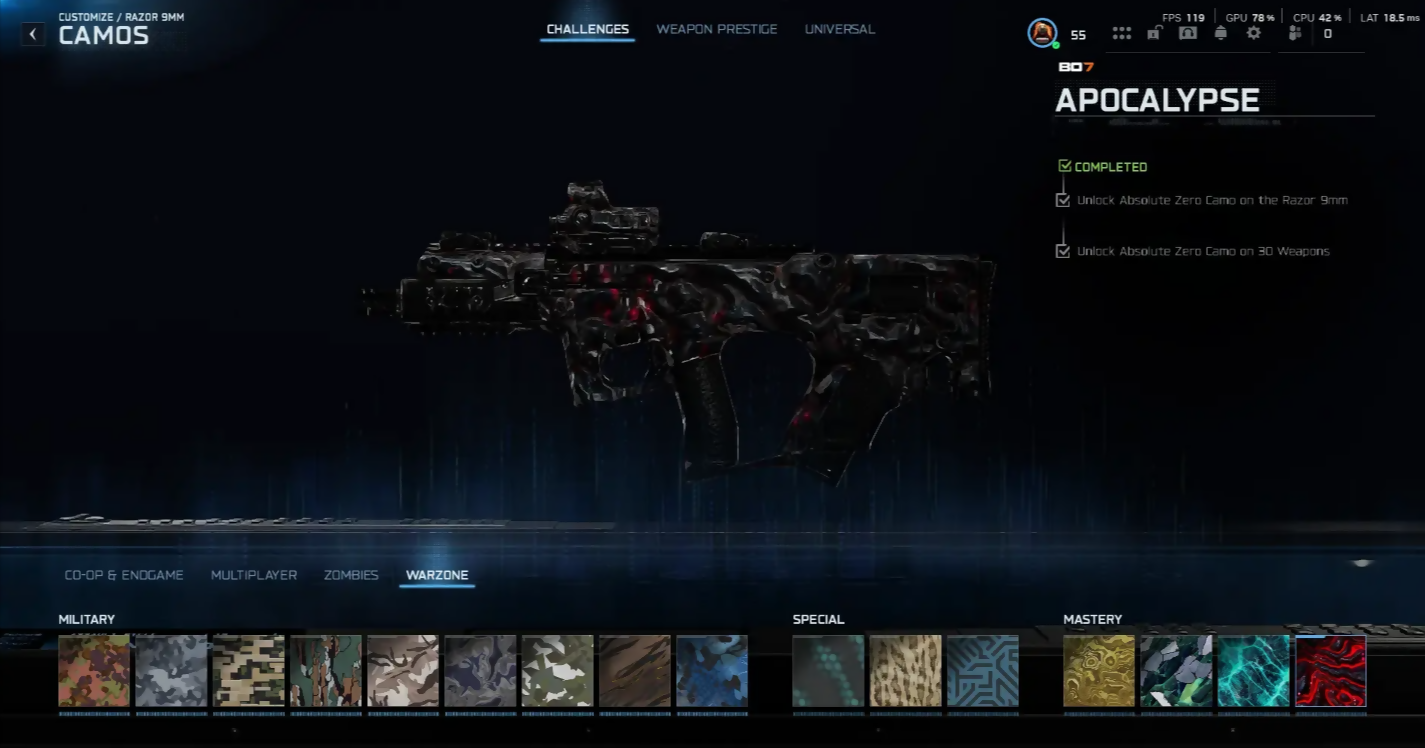Image resolution: width=1425 pixels, height=748 pixels.
Task: Choose the leopard-print special camo
Action: (905, 671)
